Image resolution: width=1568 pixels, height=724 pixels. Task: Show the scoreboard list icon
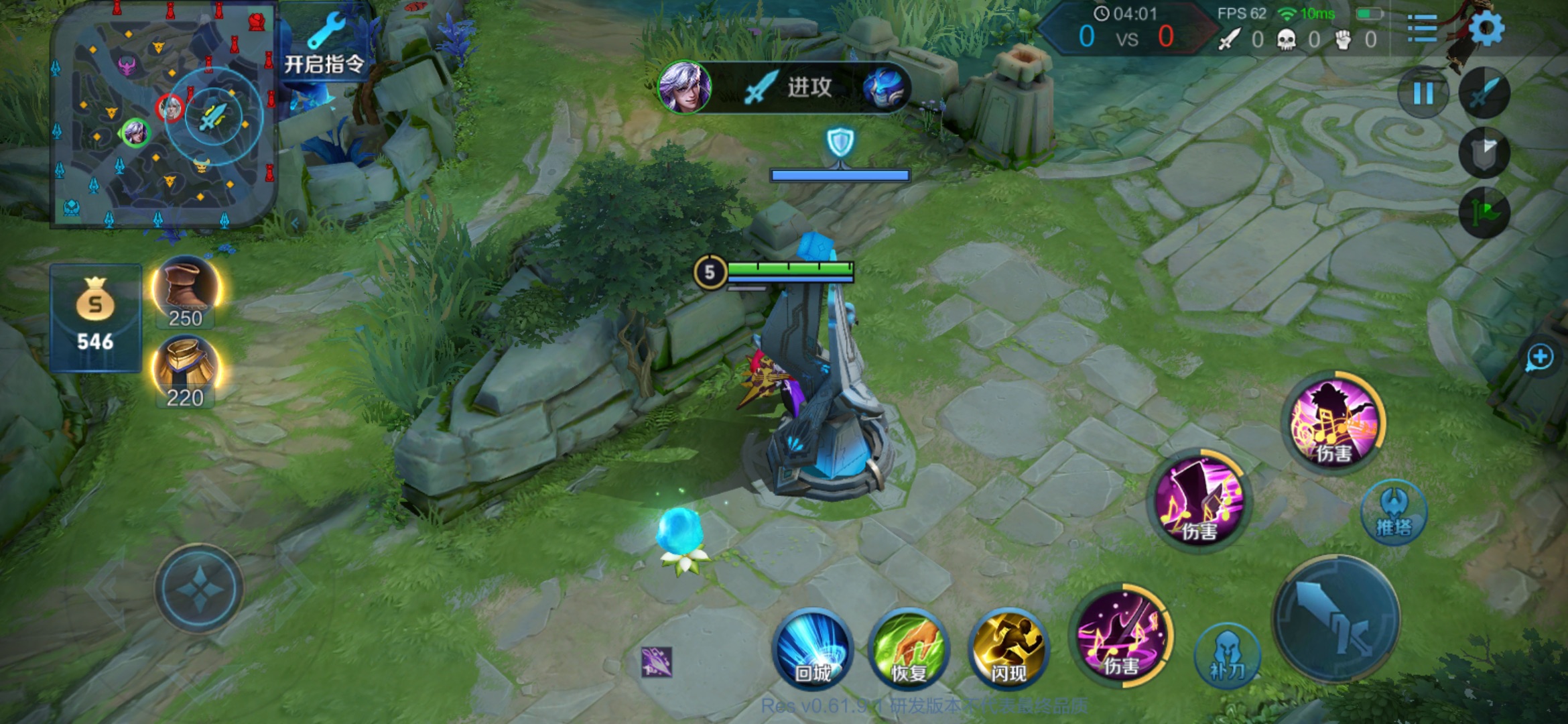[x=1422, y=28]
